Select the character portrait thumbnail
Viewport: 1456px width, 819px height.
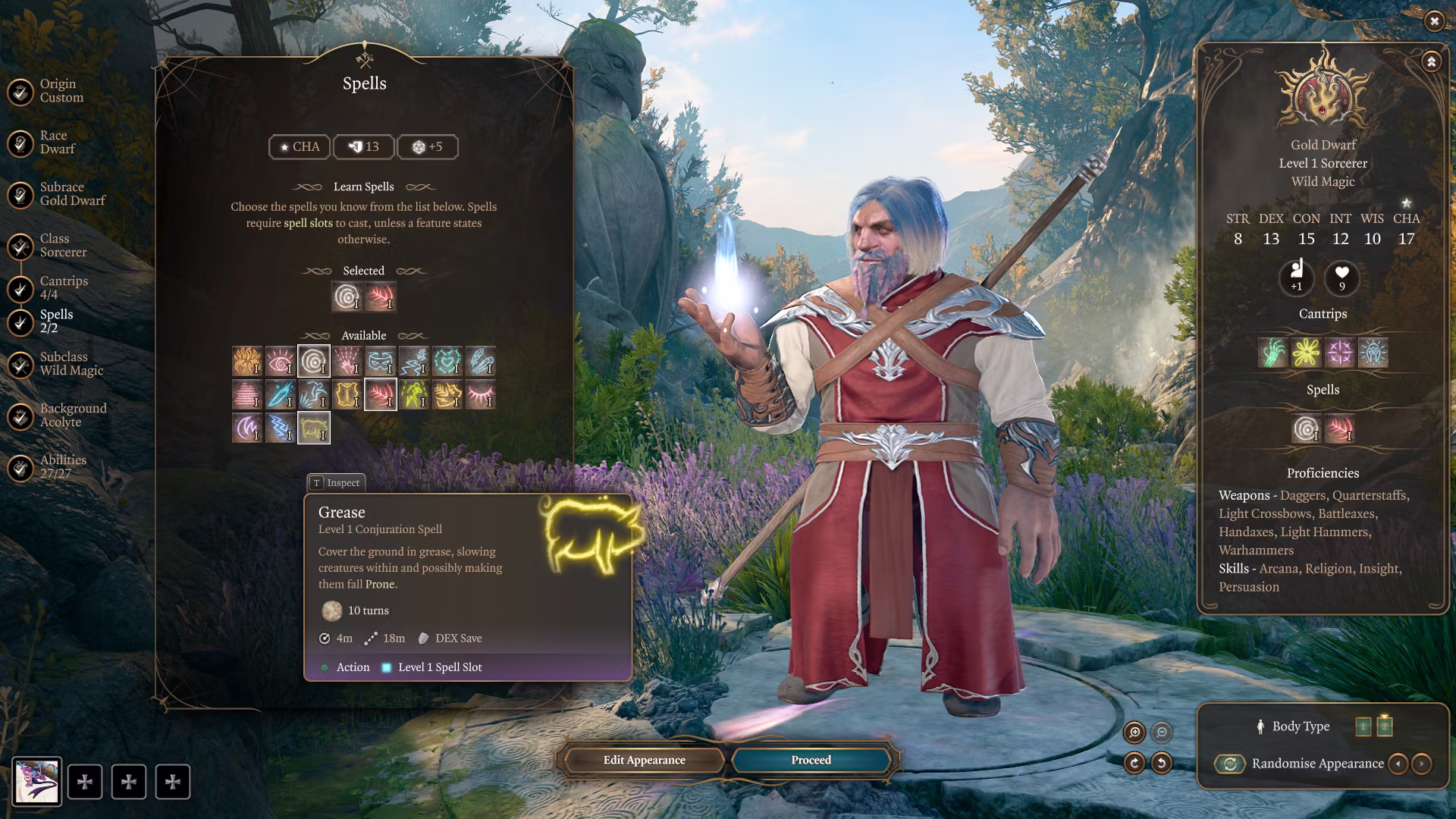point(36,782)
